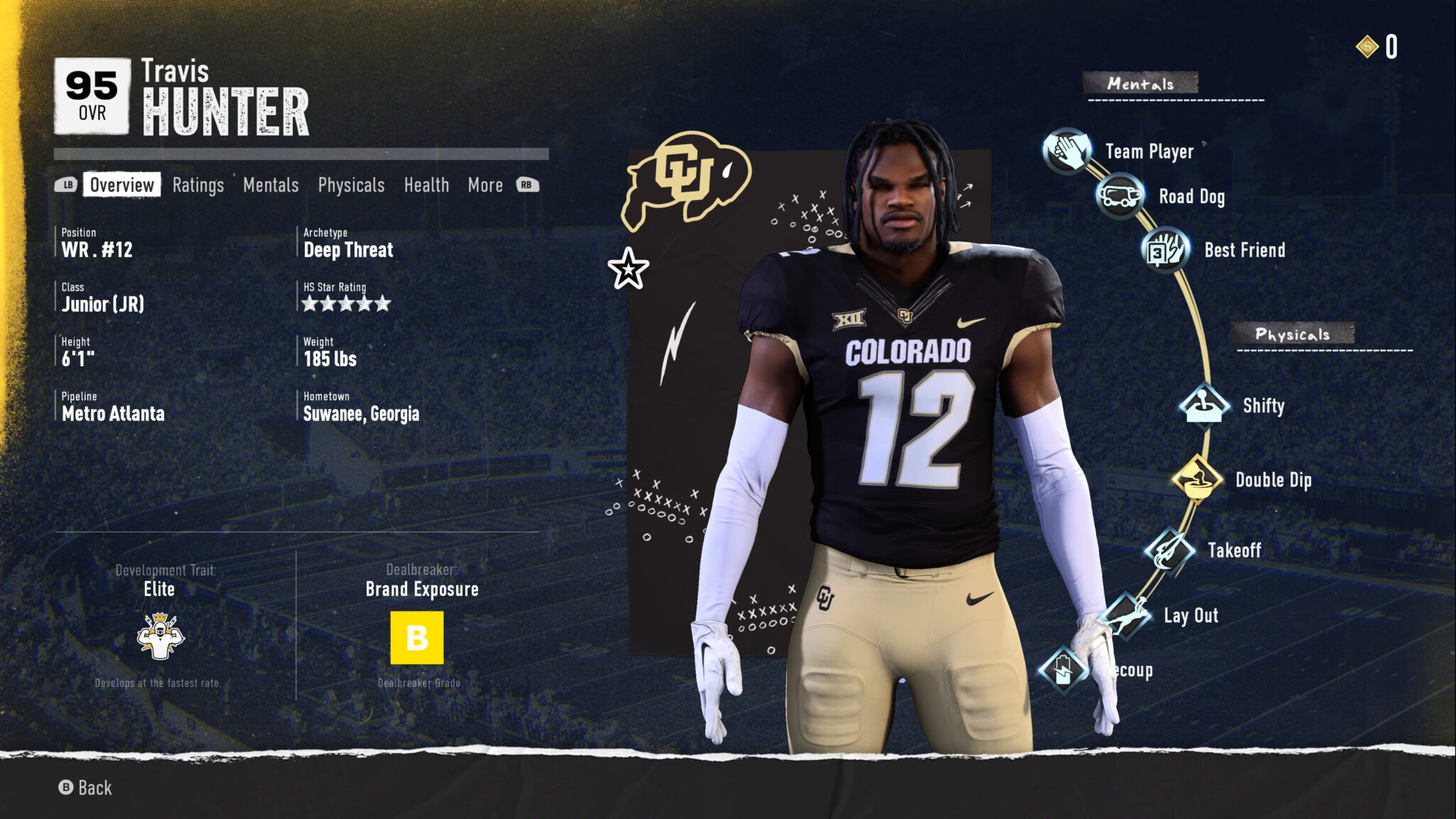The image size is (1456, 819).
Task: Select the Recoup ability icon
Action: point(1063,670)
